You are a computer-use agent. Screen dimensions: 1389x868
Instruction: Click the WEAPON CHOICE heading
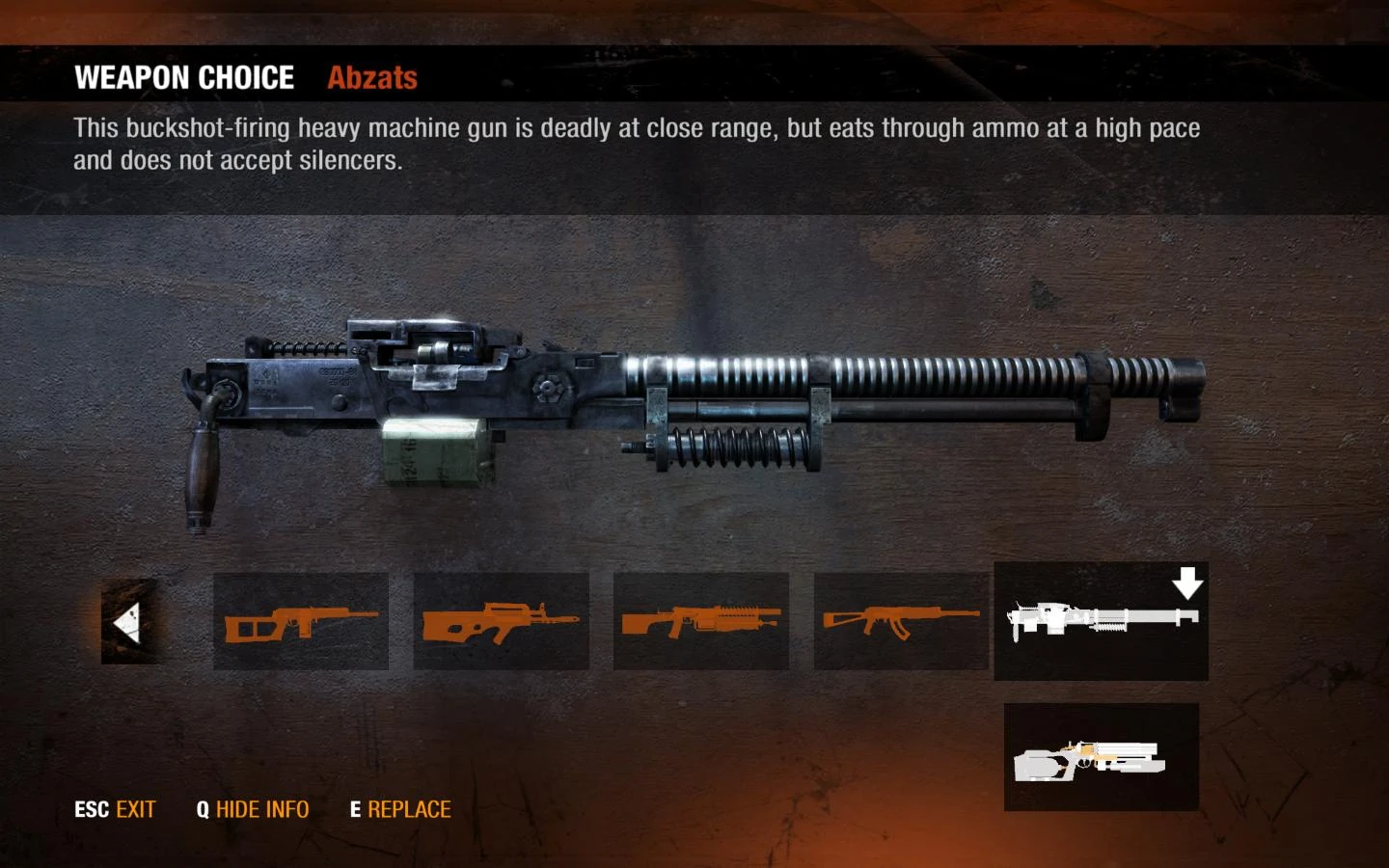[186, 77]
